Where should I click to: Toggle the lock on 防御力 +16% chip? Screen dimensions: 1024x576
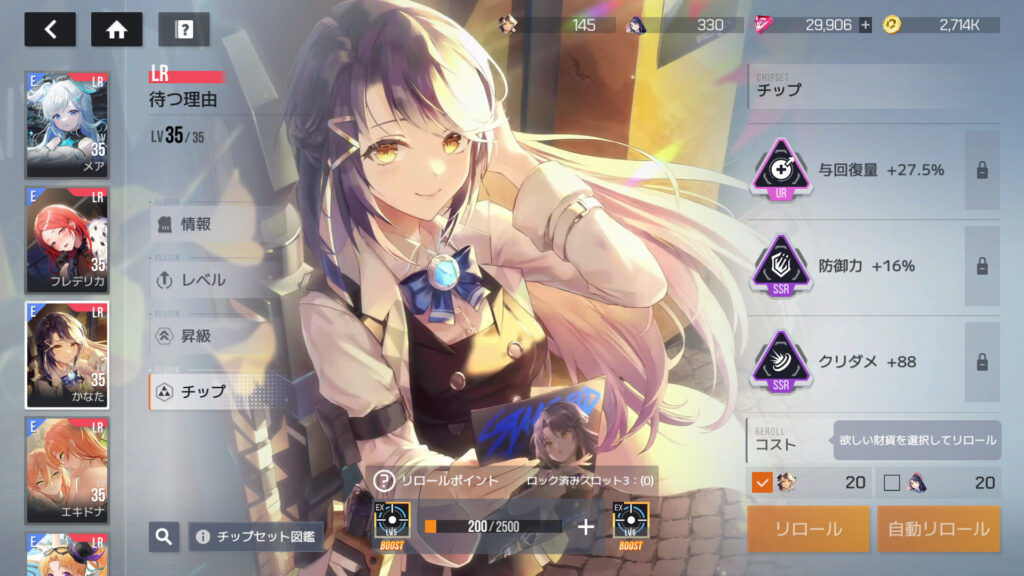(x=982, y=266)
